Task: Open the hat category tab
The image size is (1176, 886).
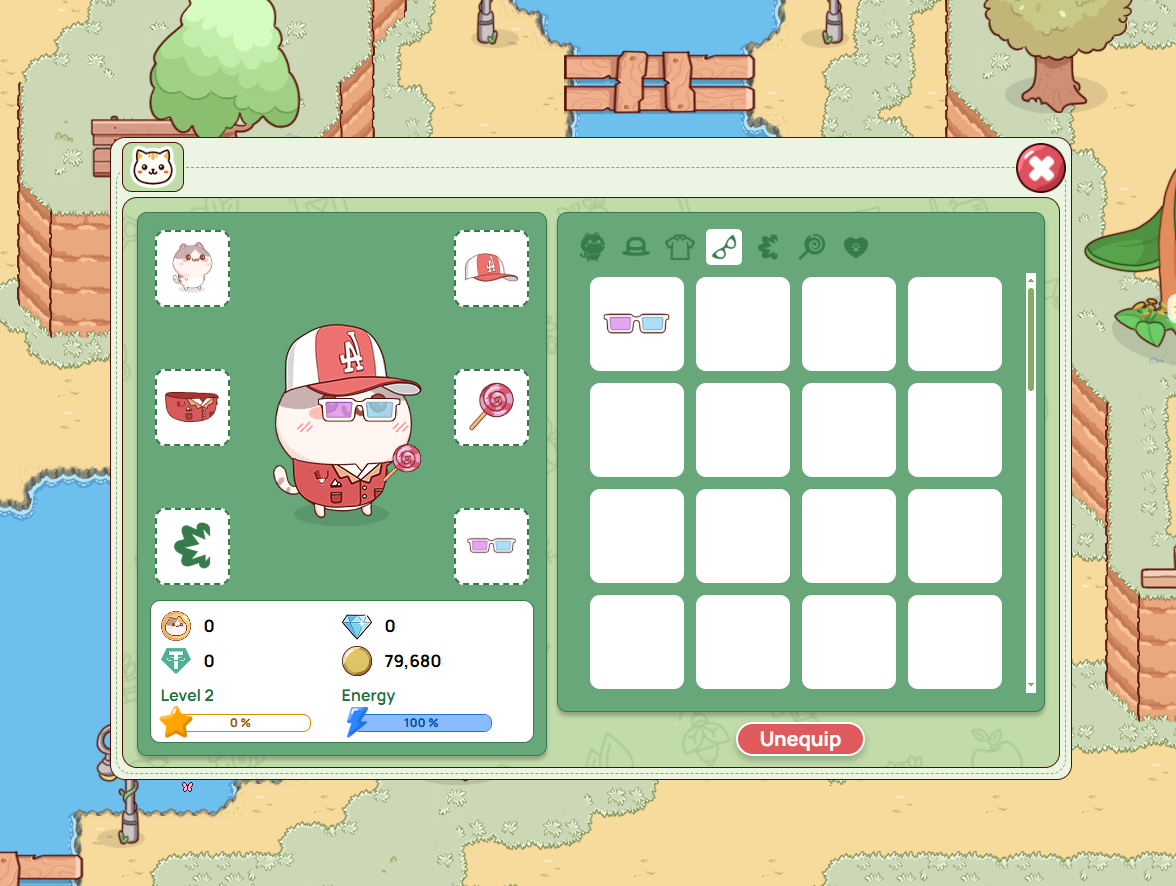Action: [636, 246]
